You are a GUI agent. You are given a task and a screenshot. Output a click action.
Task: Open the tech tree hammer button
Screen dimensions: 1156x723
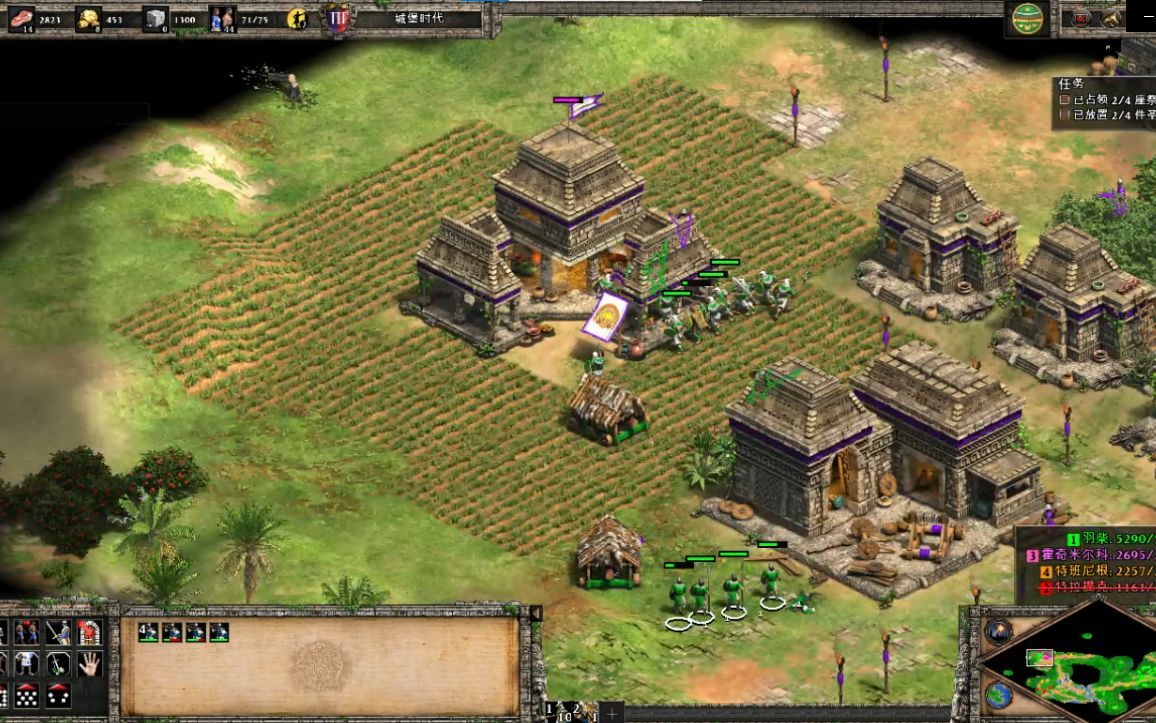point(1111,18)
